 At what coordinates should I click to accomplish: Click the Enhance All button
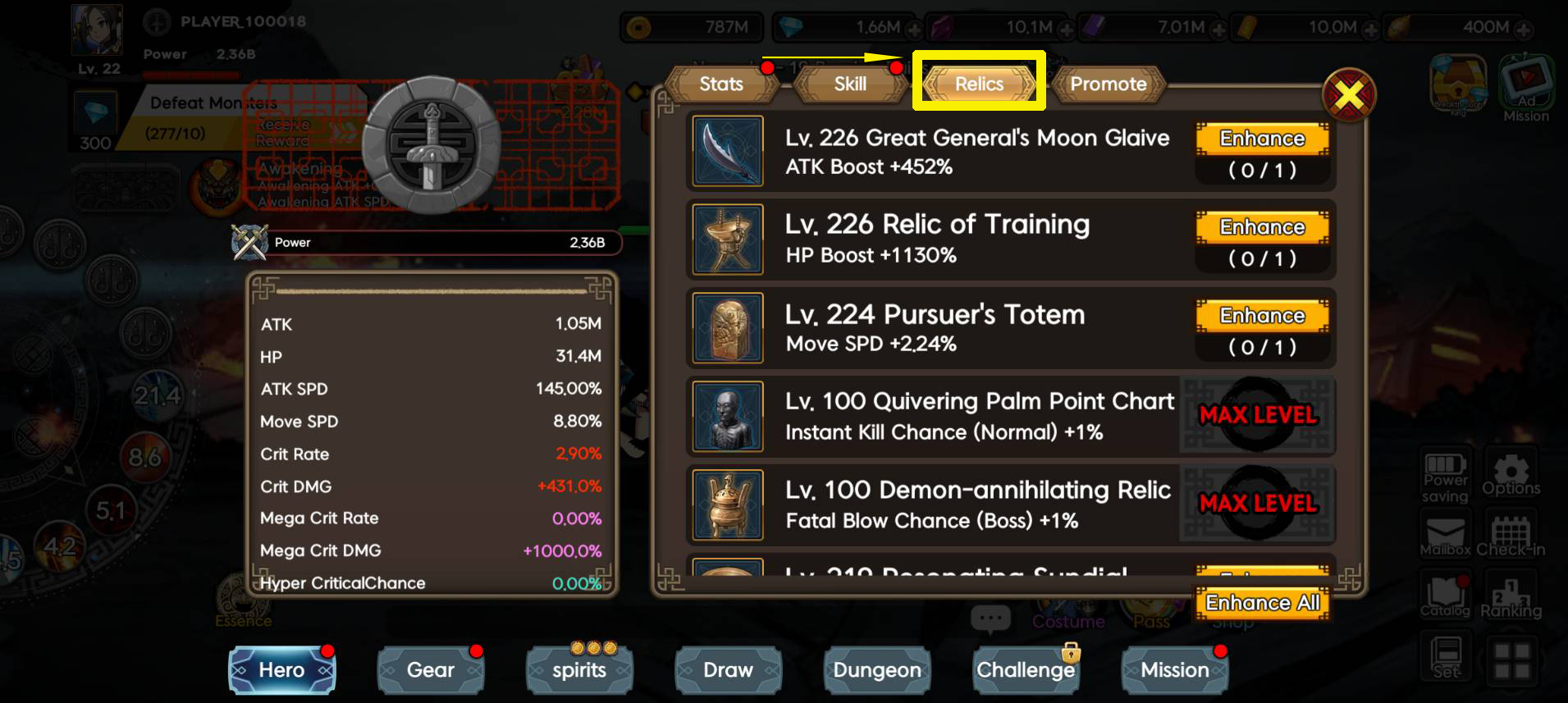point(1261,603)
